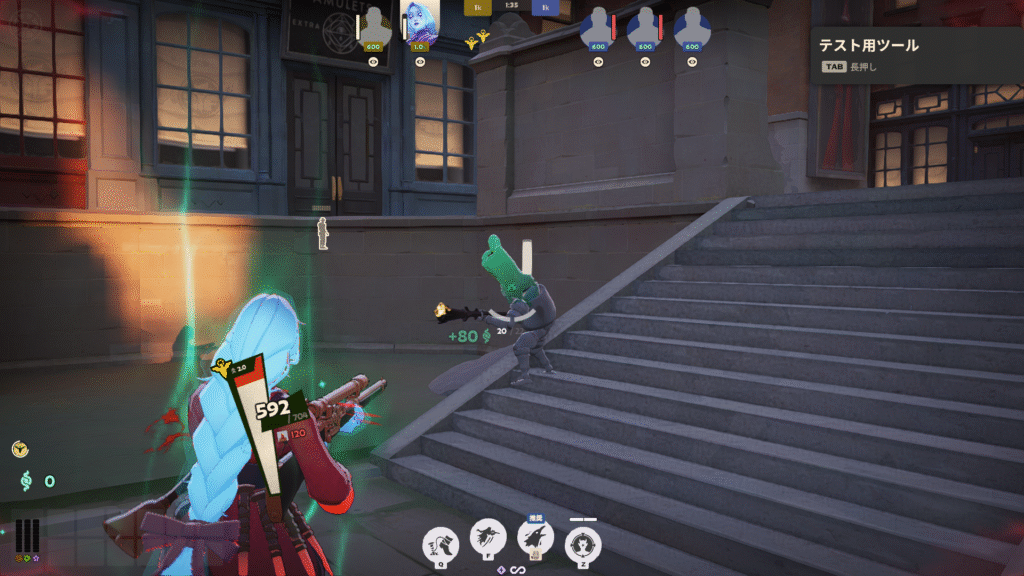The width and height of the screenshot is (1024, 576).
Task: Open the テスト用ツール panel
Action: (868, 45)
